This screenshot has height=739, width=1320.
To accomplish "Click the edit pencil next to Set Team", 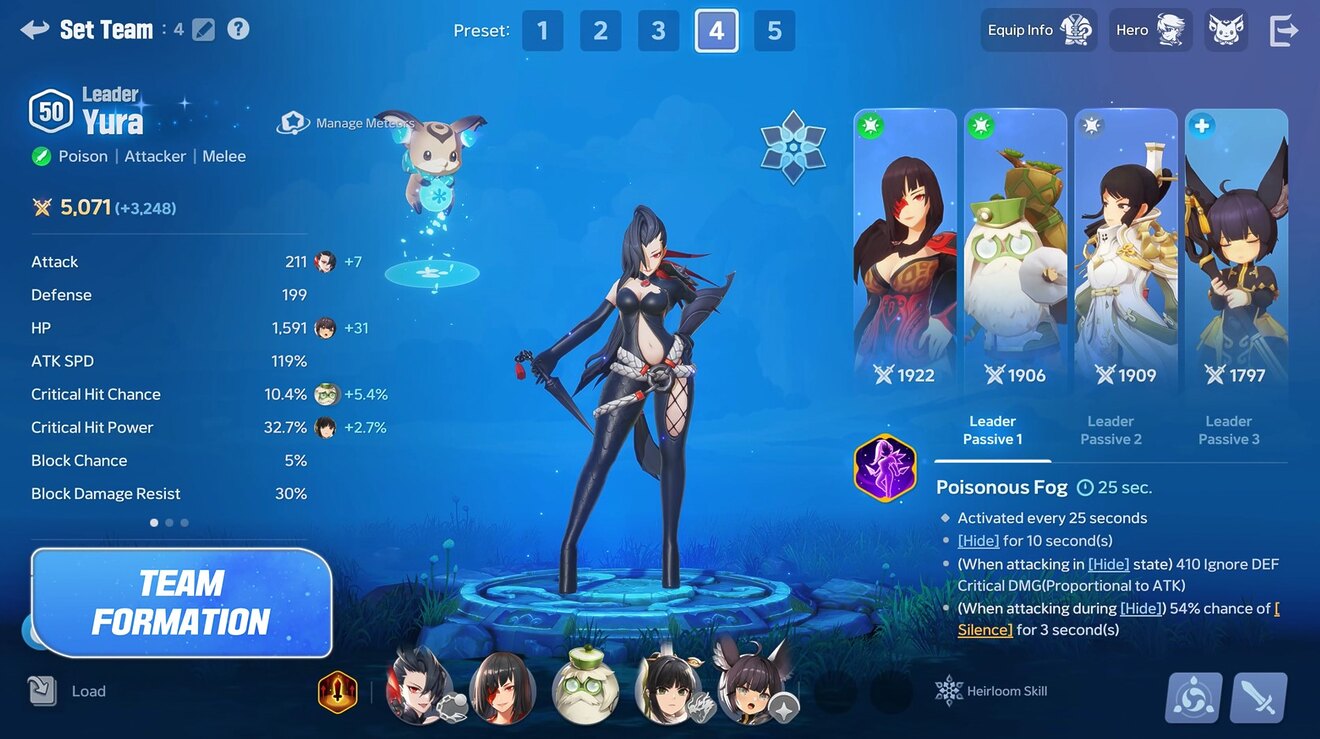I will [x=202, y=29].
